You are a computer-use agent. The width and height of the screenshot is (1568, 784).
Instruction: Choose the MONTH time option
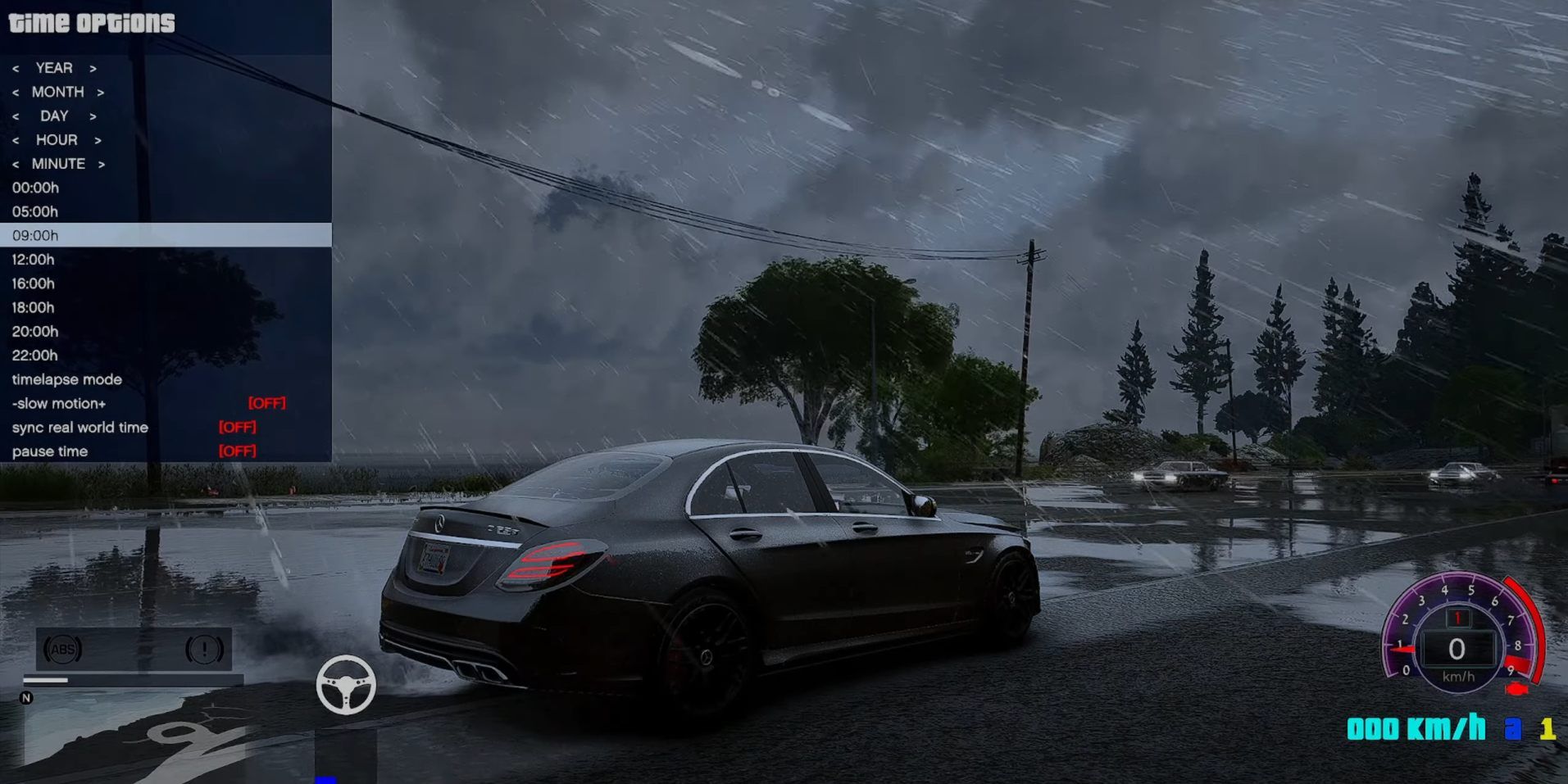tap(57, 92)
